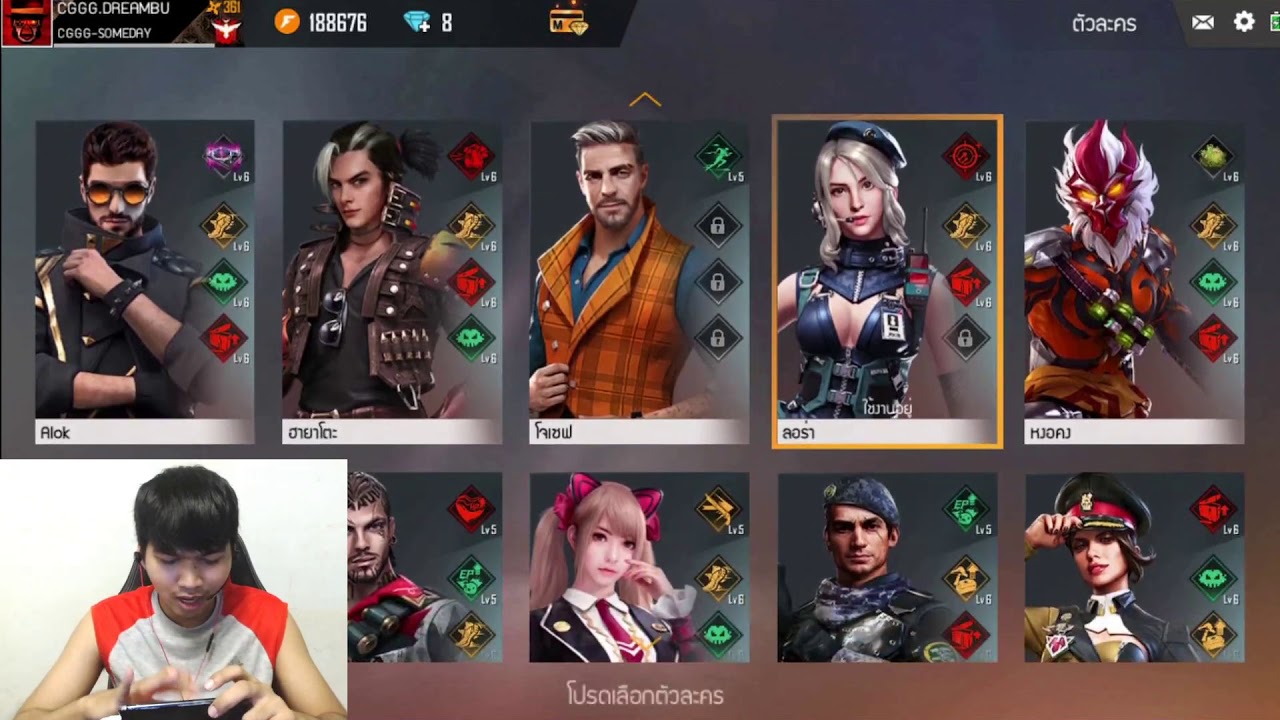Viewport: 1280px width, 720px height.
Task: Open the membership card icon
Action: [x=568, y=21]
